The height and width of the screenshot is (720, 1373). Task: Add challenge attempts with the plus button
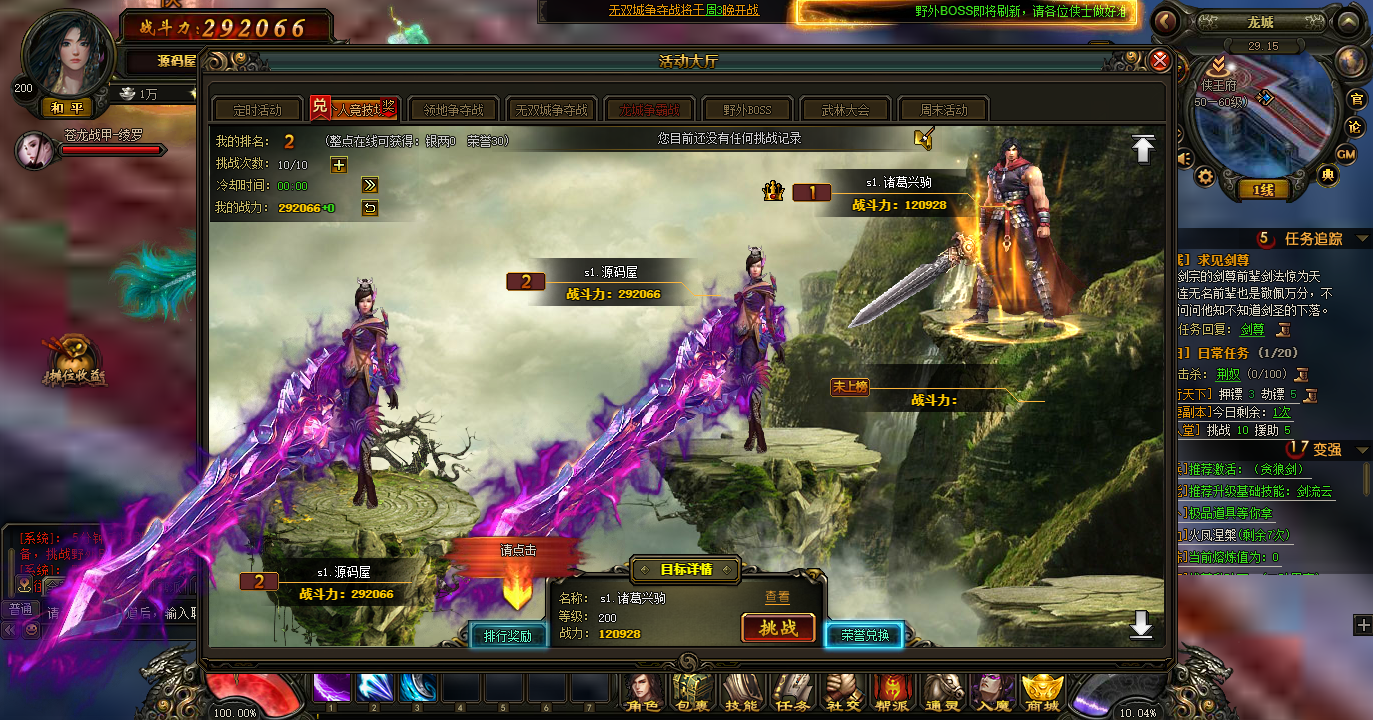pos(339,165)
